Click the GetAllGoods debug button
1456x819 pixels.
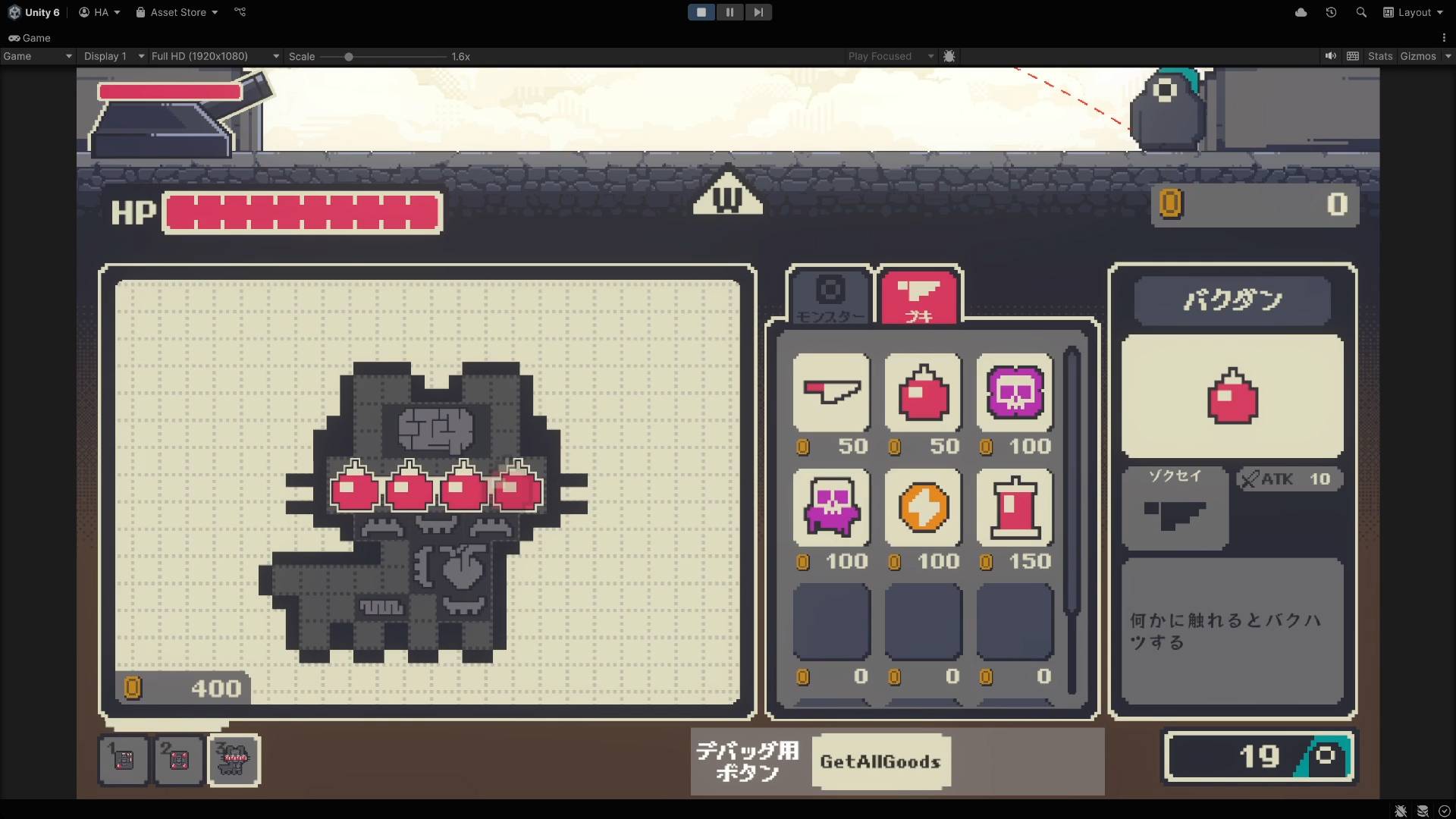(880, 761)
